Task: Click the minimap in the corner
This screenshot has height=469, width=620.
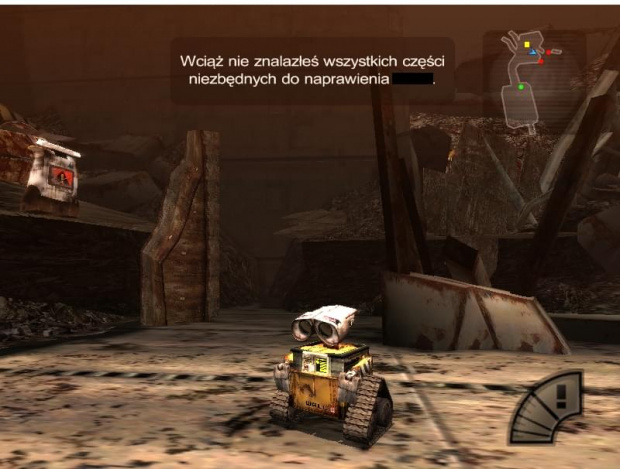Action: point(531,80)
